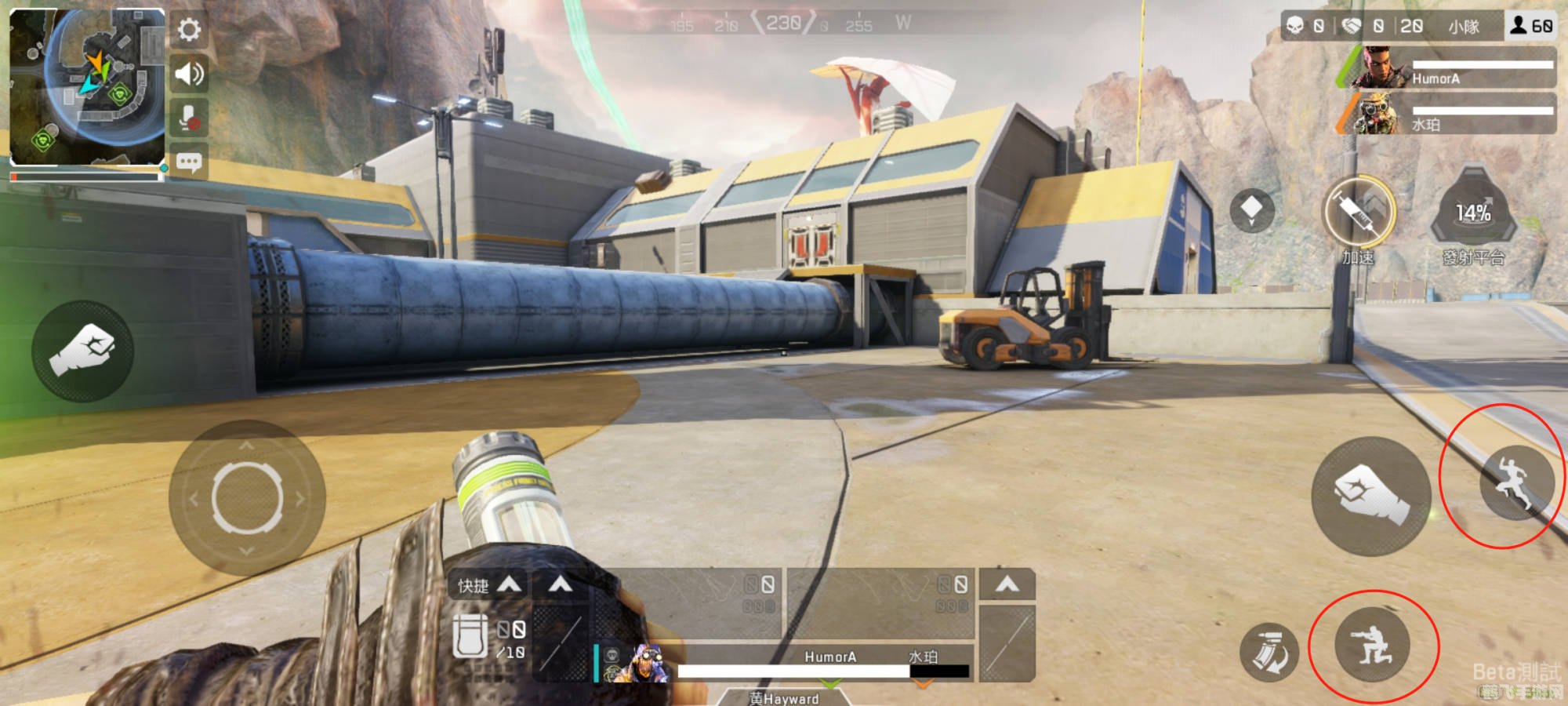The image size is (1568, 706).
Task: Activate the 發射平台 ultimate at 14%
Action: (1473, 214)
